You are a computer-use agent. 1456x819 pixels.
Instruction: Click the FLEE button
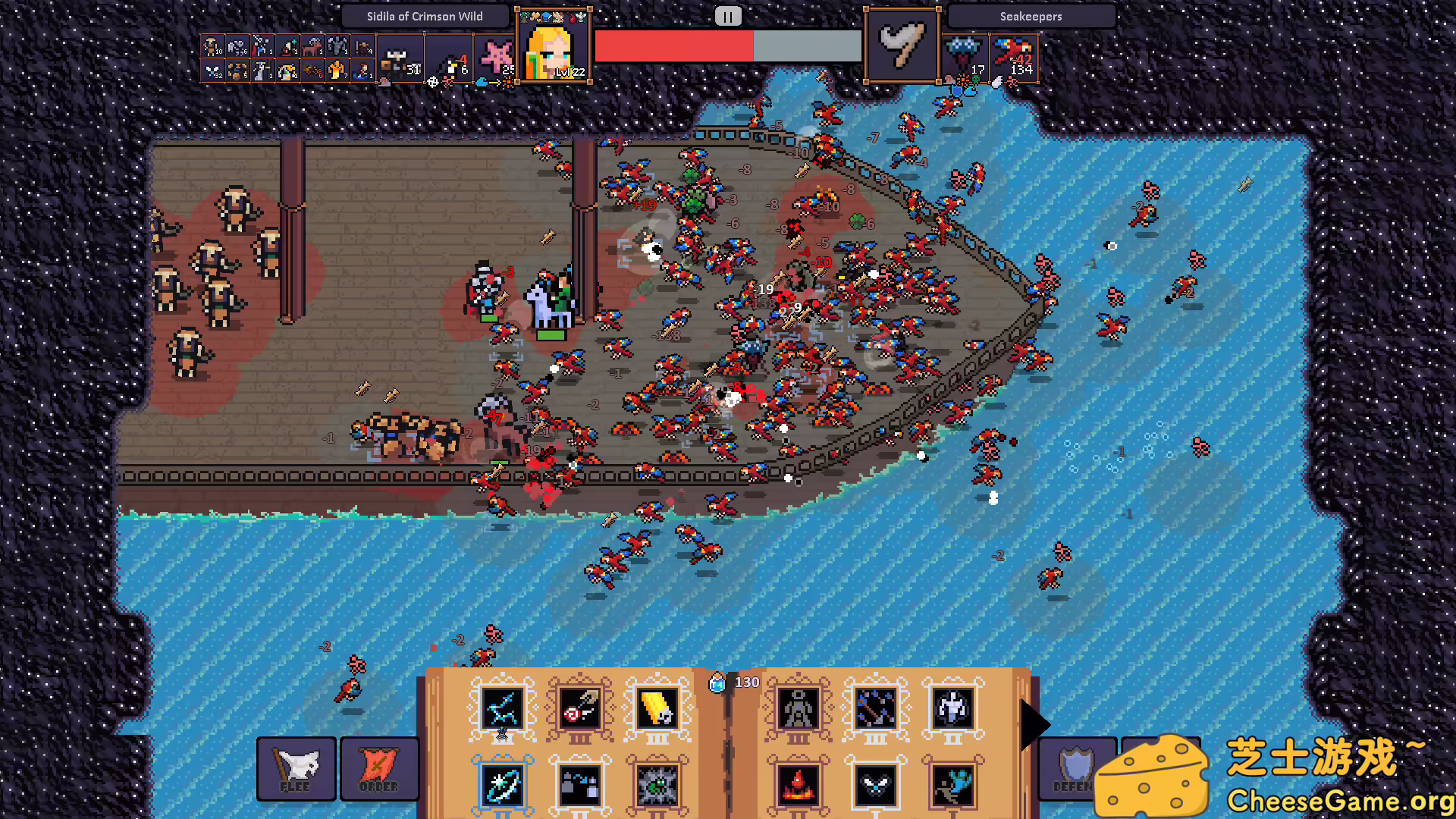click(296, 768)
